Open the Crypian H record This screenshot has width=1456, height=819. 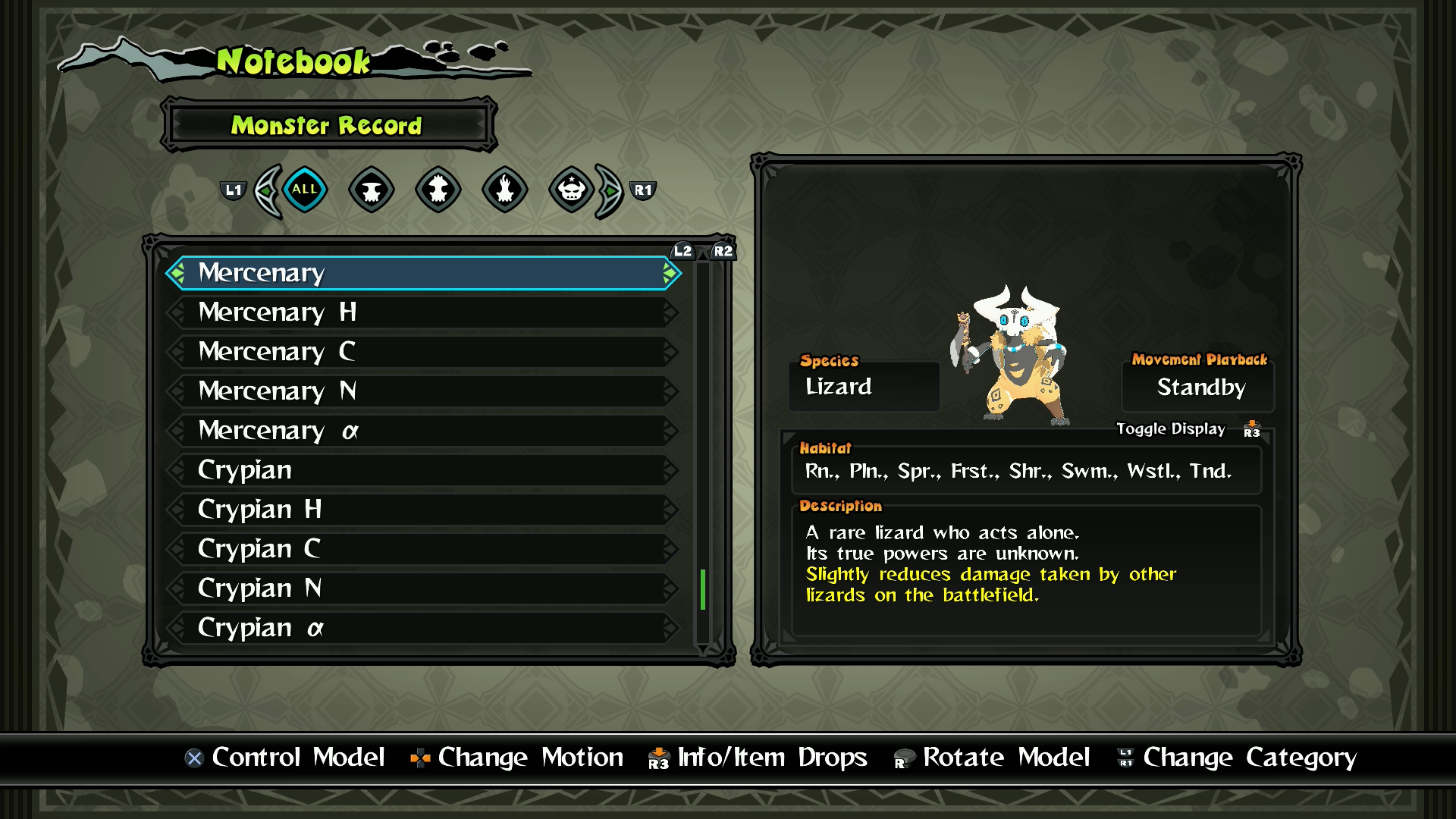pyautogui.click(x=423, y=510)
